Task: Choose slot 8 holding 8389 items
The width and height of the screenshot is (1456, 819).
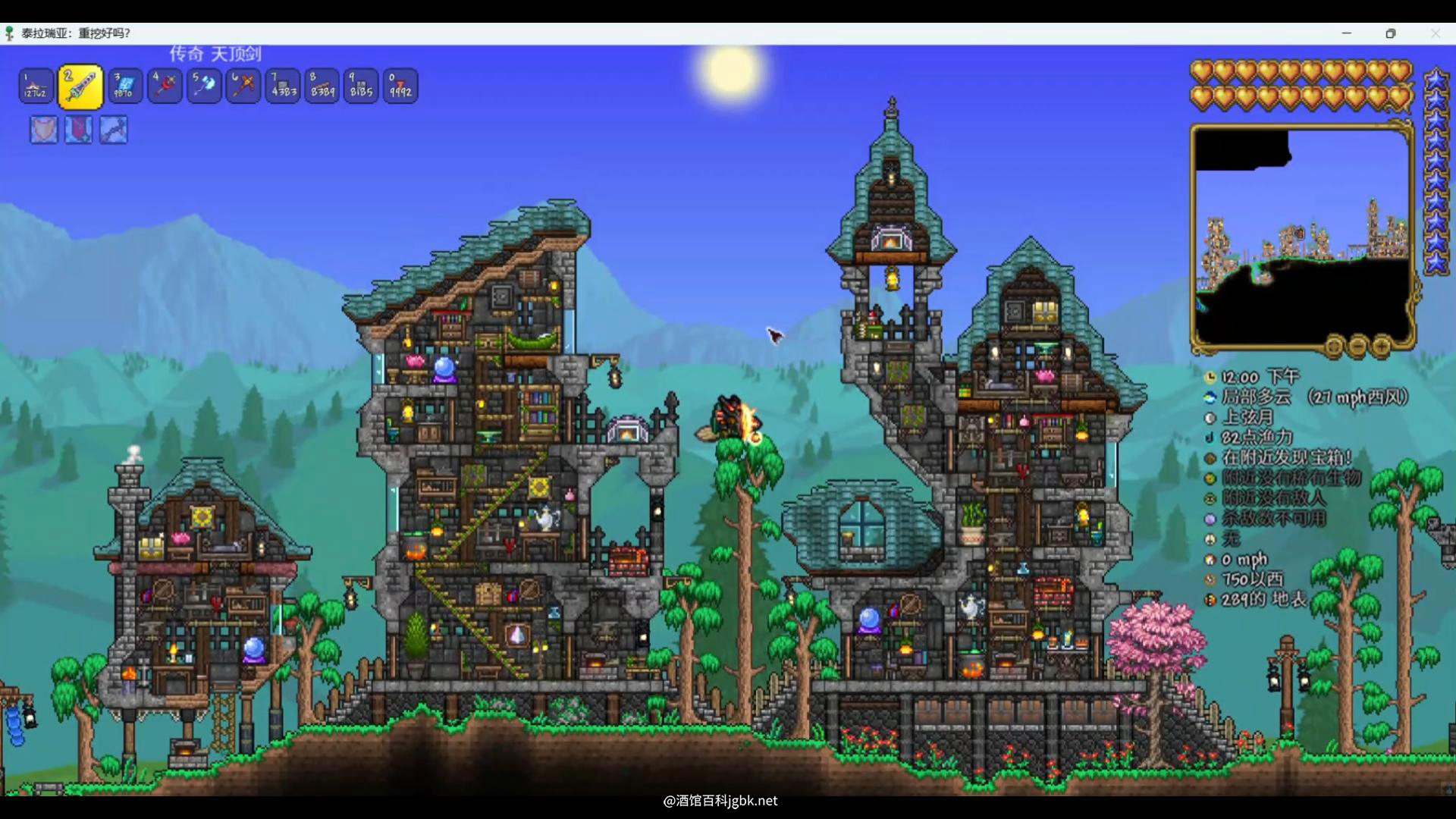Action: [x=322, y=86]
